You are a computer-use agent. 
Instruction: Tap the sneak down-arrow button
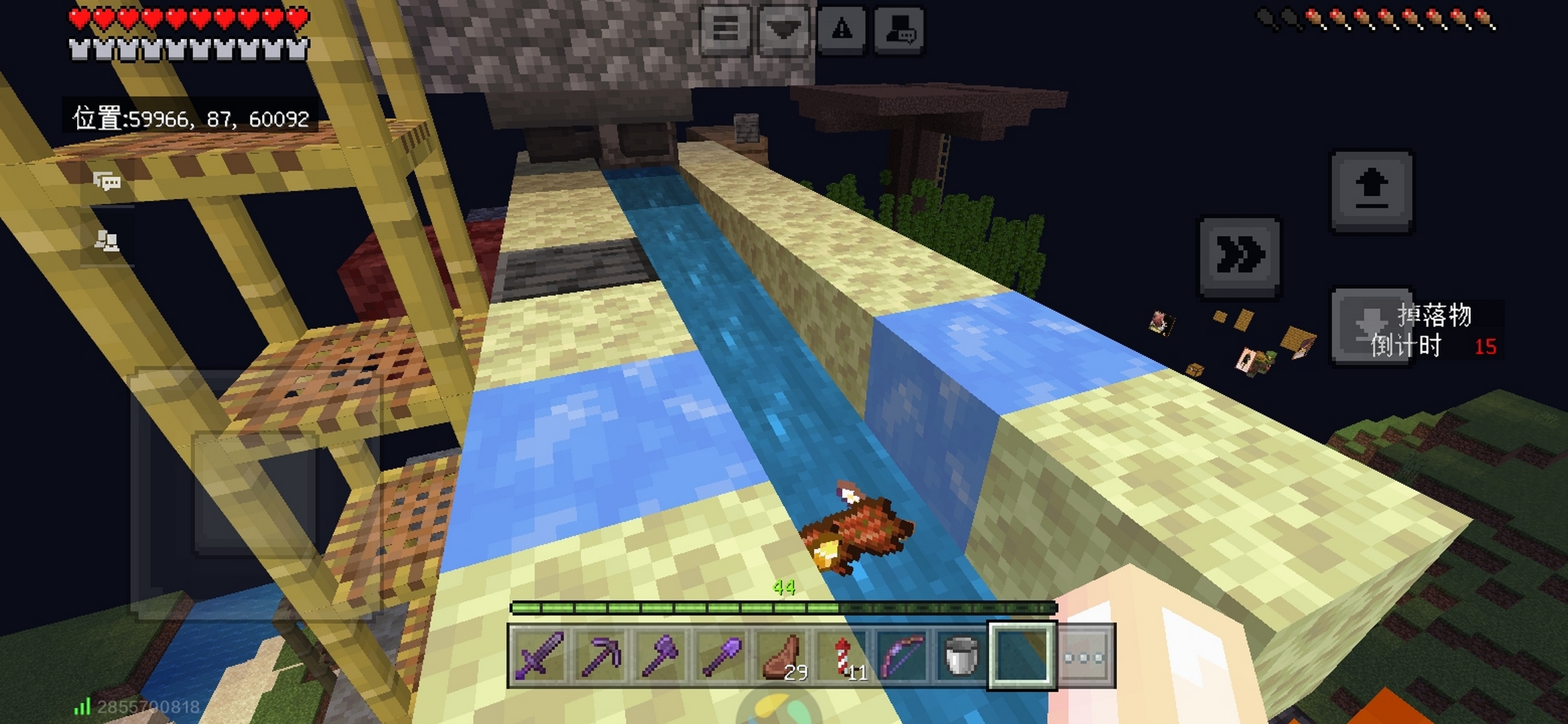[x=1370, y=326]
